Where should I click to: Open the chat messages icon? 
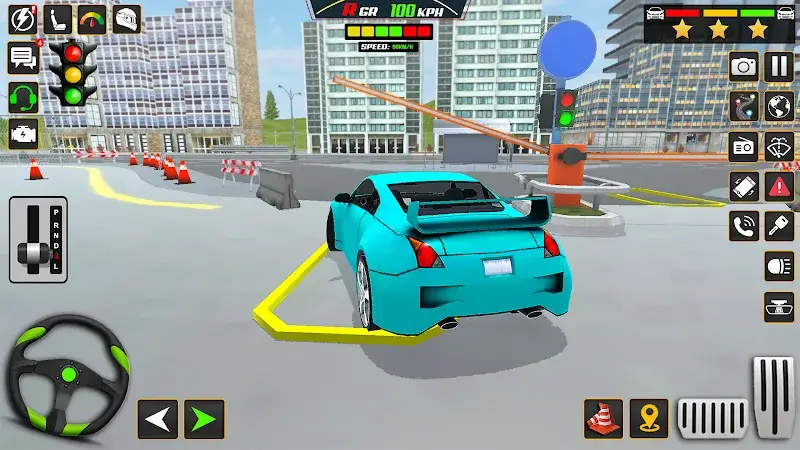[x=22, y=58]
